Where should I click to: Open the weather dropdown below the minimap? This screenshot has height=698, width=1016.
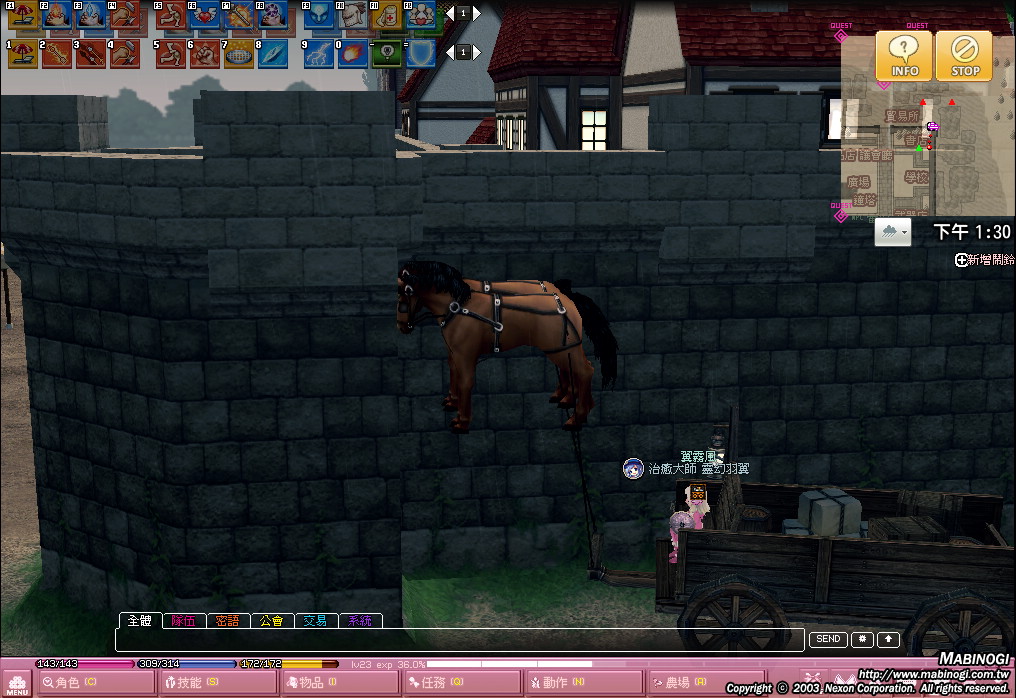point(893,233)
